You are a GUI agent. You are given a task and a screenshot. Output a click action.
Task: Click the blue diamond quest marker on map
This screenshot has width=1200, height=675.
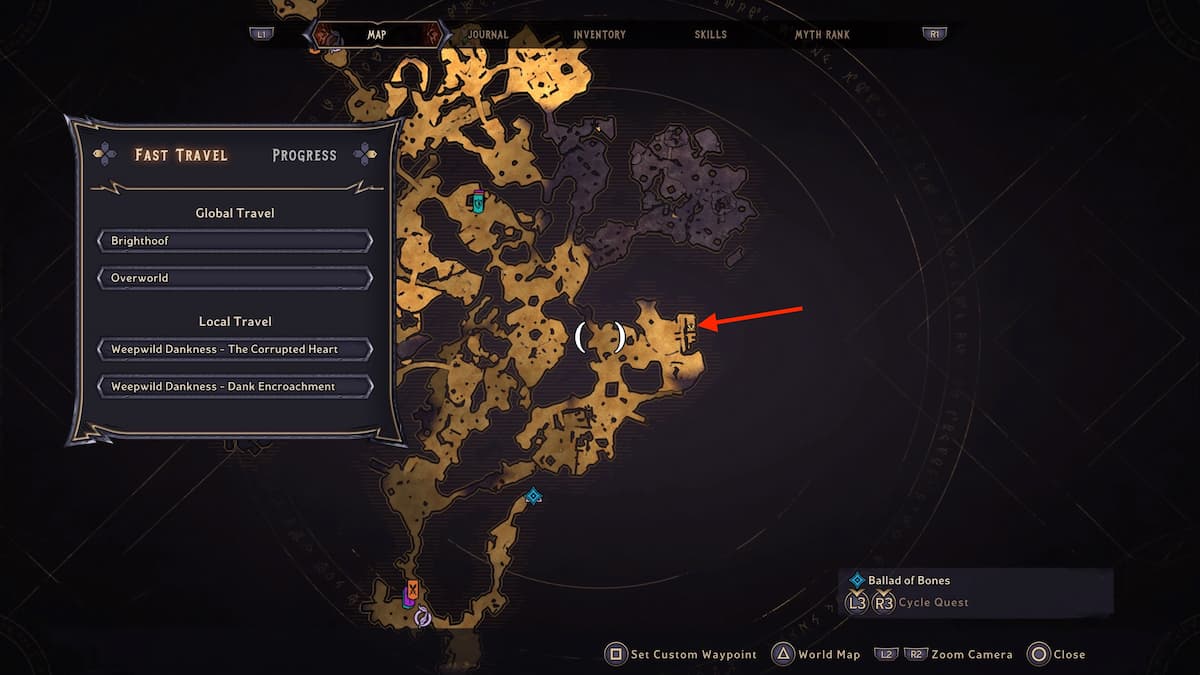[534, 496]
